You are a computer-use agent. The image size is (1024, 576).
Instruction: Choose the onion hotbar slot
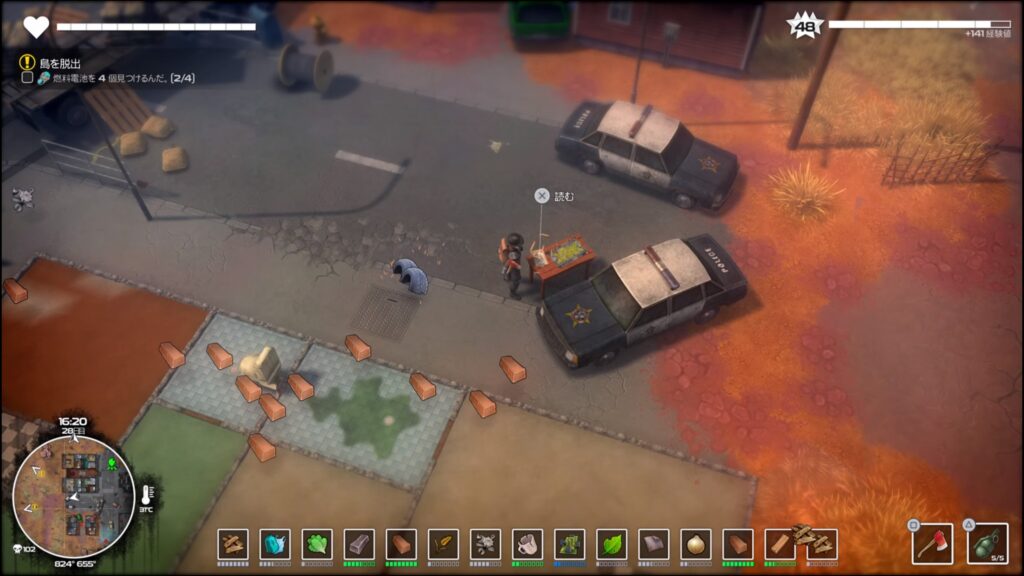[x=695, y=544]
